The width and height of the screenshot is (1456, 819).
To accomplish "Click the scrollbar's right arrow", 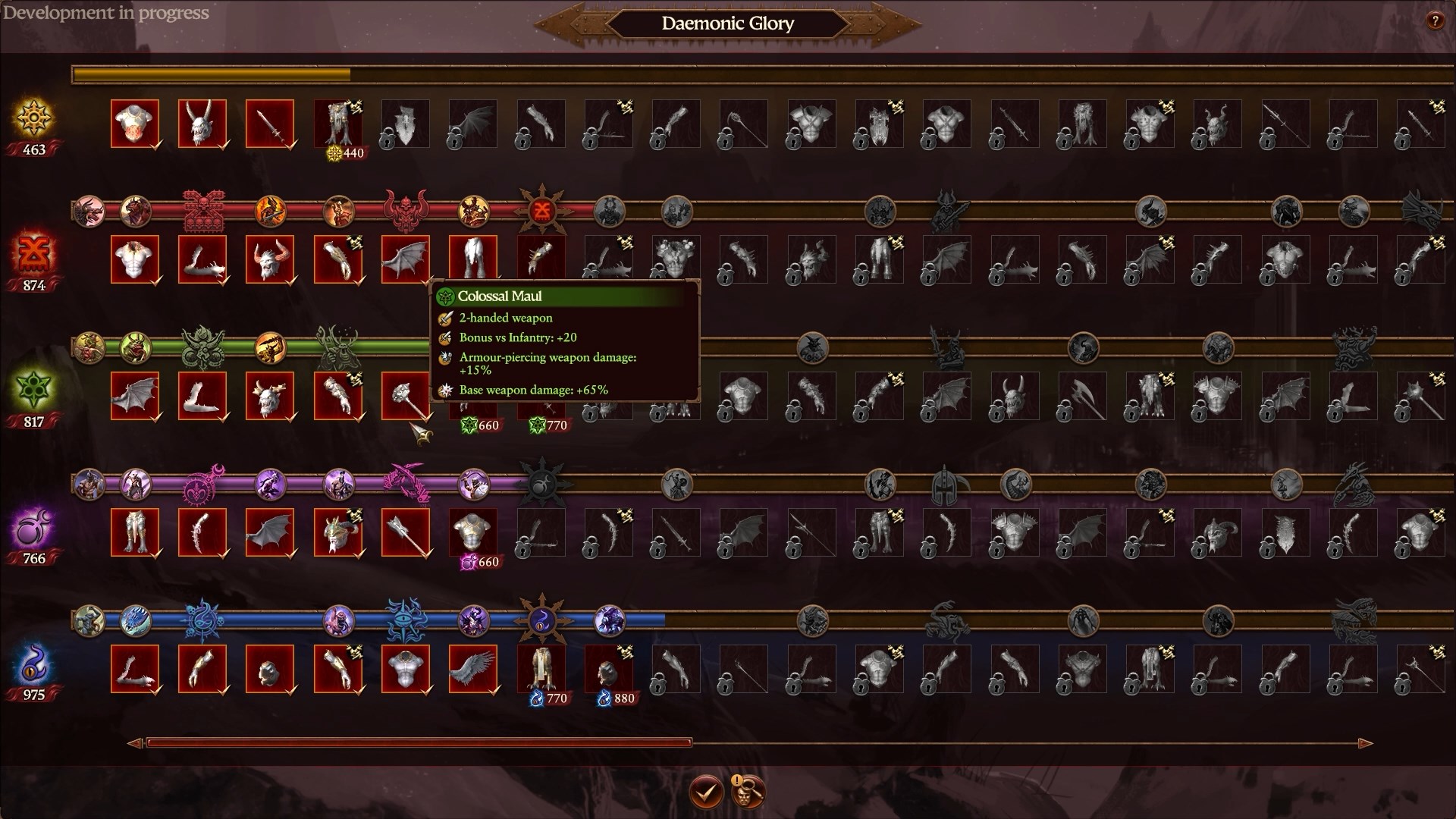I will point(1365,743).
